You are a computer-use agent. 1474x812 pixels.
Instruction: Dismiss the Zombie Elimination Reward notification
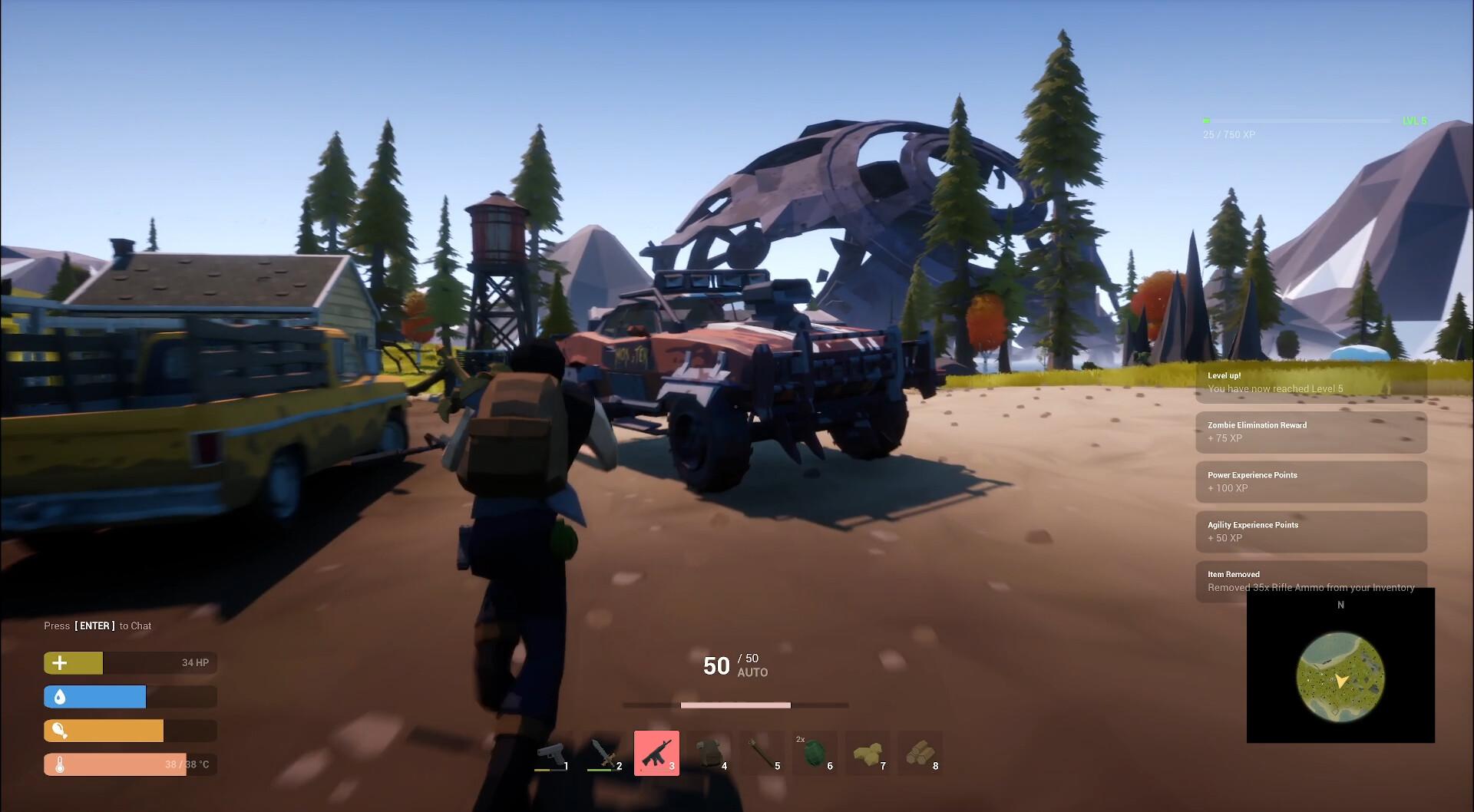(x=1310, y=432)
